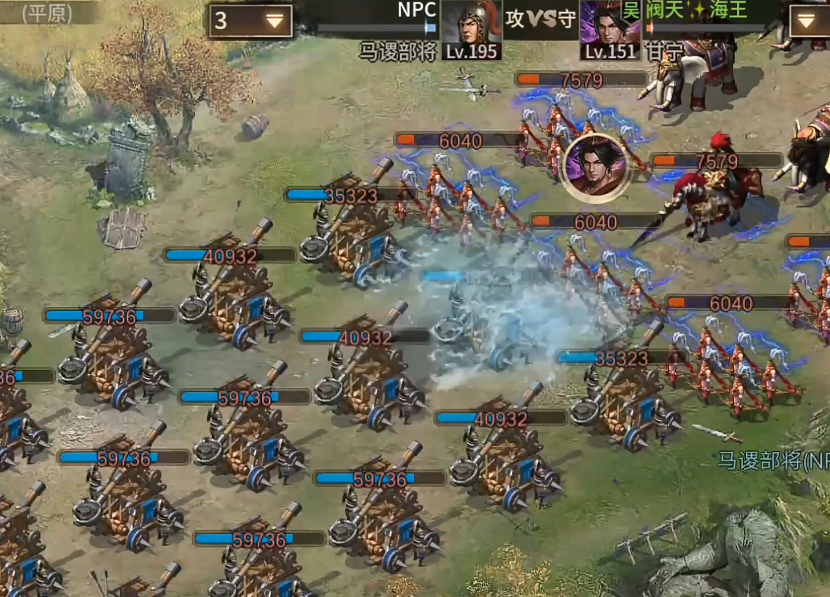Open the dropdown showing number 3

pos(250,20)
